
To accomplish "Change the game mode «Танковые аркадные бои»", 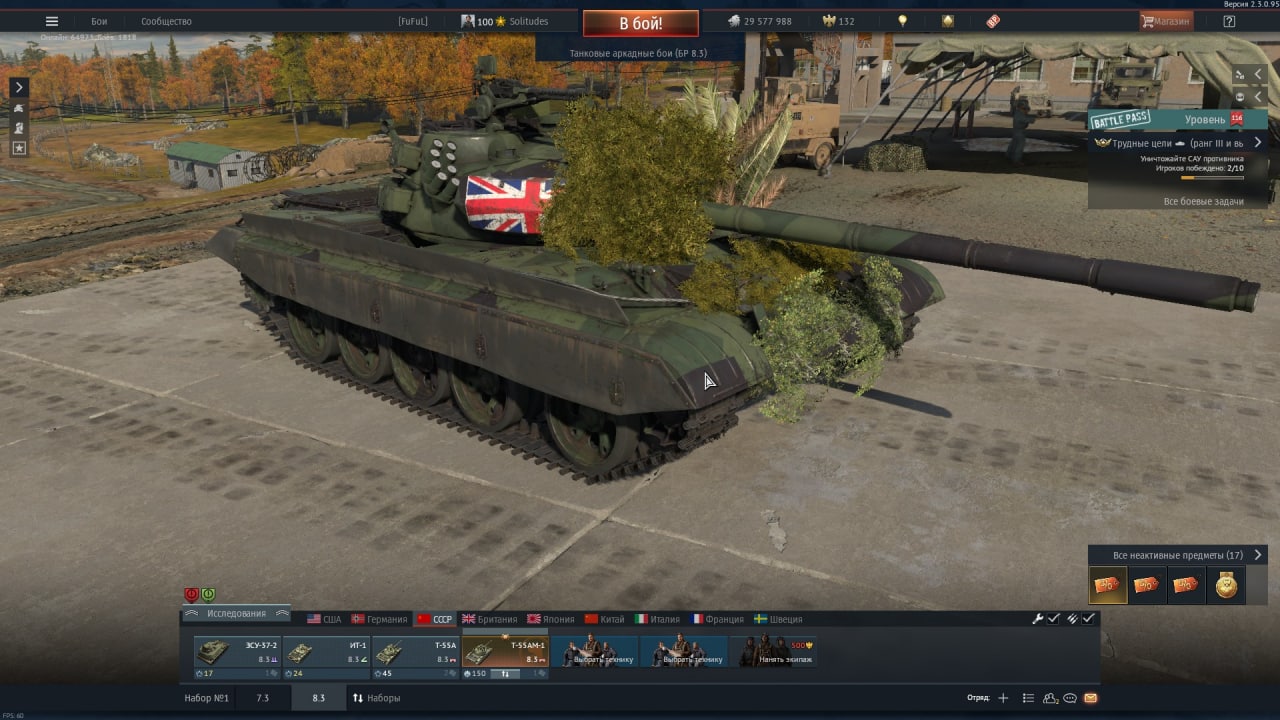I will 638,53.
